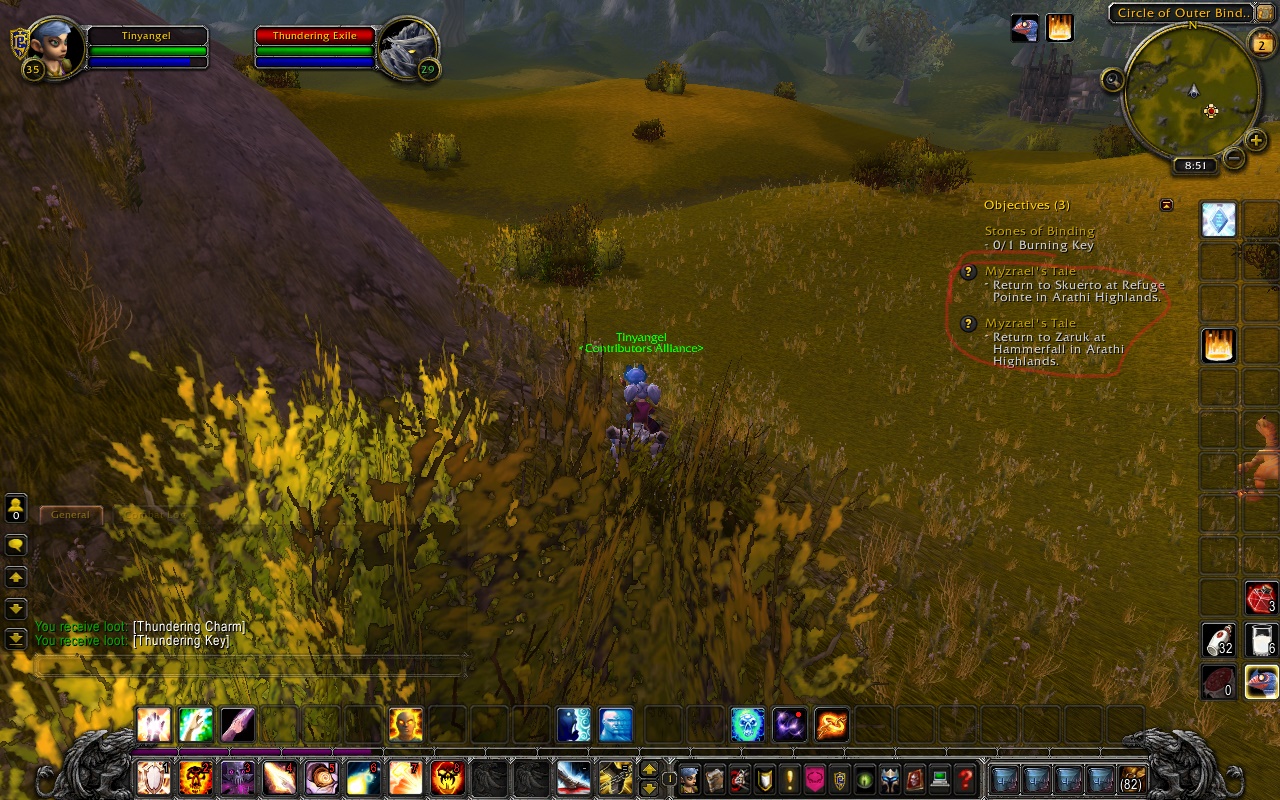Select the shield spell in action bar slot 1
Viewport: 1280px width, 800px height.
(153, 779)
